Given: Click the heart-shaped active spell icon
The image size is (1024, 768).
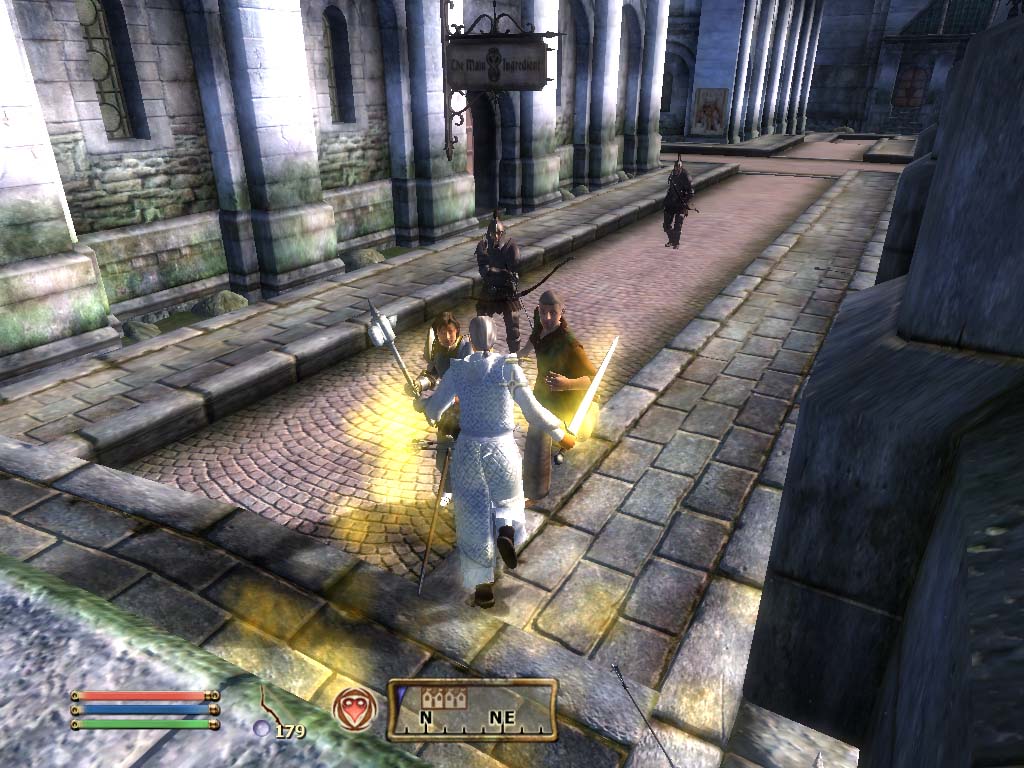Looking at the screenshot, I should click(355, 709).
